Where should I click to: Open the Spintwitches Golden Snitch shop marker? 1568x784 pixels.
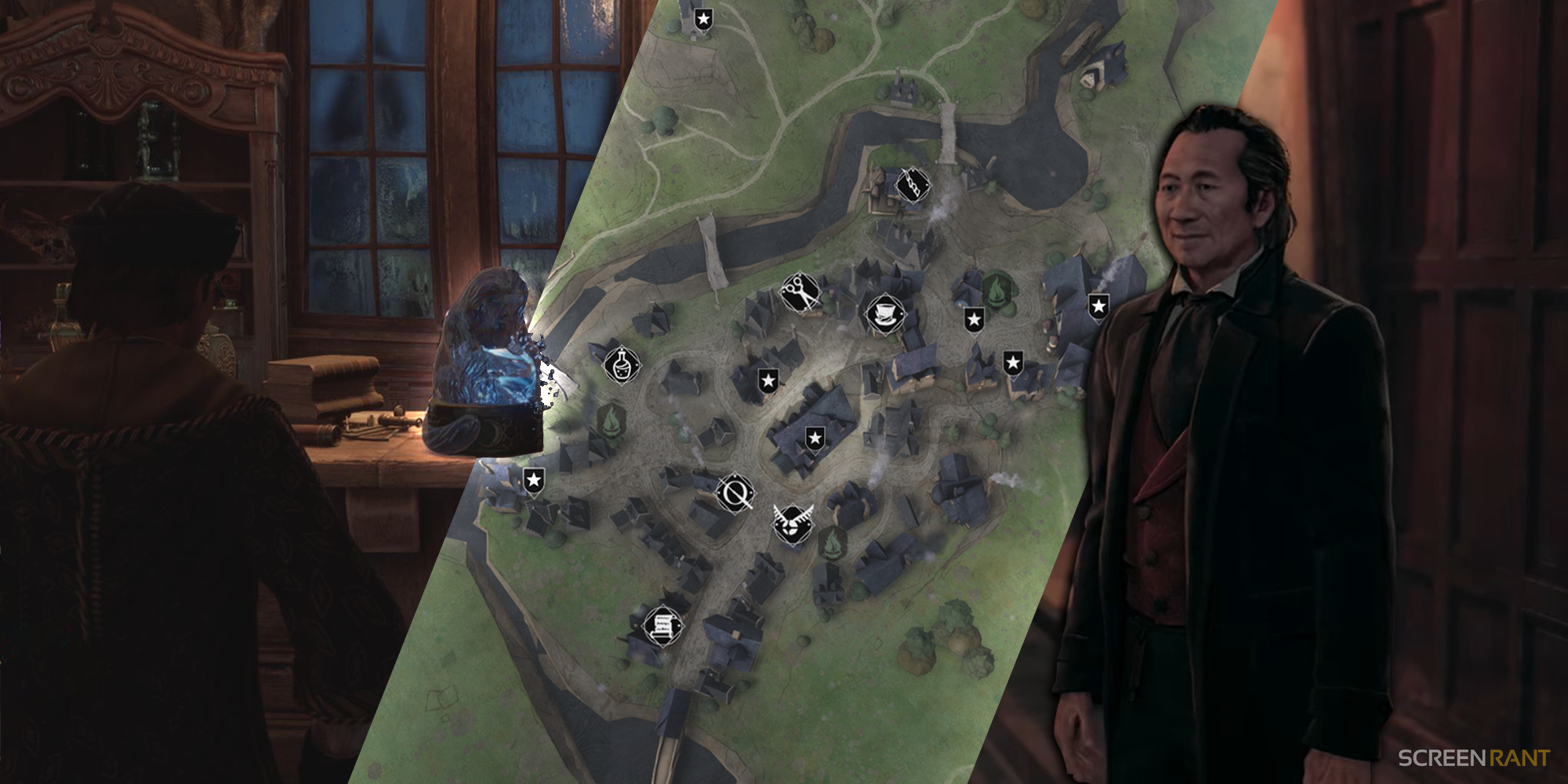[792, 523]
